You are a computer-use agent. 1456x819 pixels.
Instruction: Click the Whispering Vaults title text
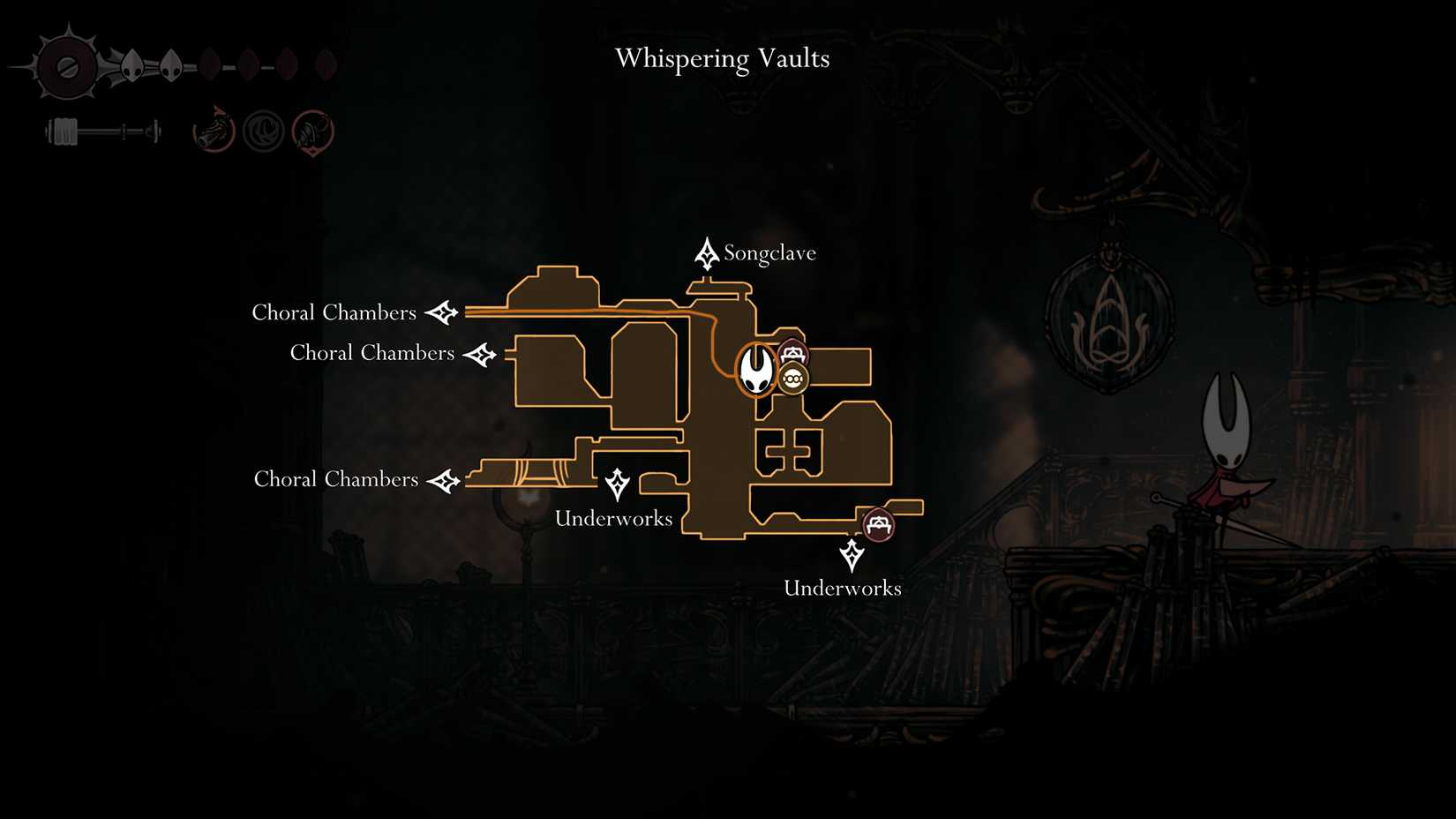721,58
